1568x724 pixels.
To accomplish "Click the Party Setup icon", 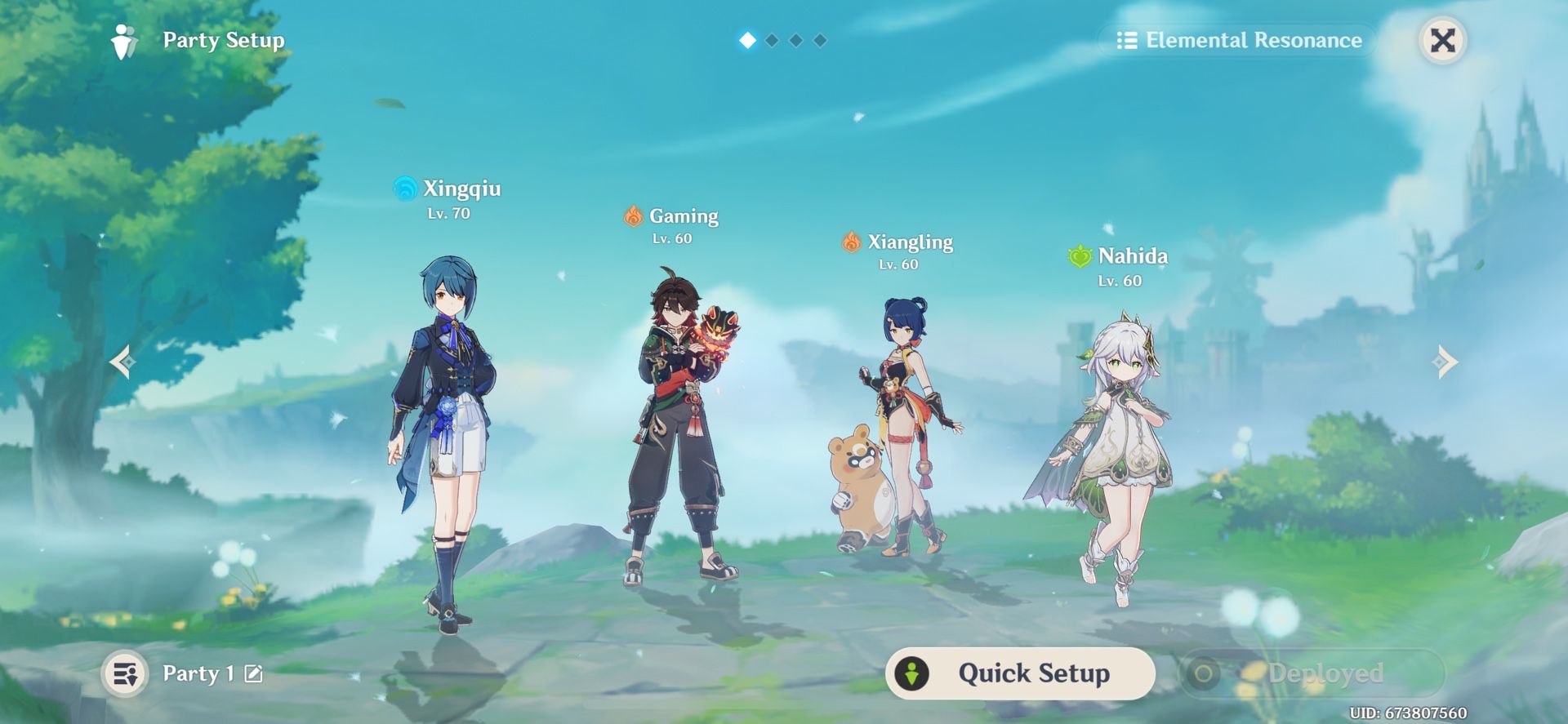I will [124, 41].
